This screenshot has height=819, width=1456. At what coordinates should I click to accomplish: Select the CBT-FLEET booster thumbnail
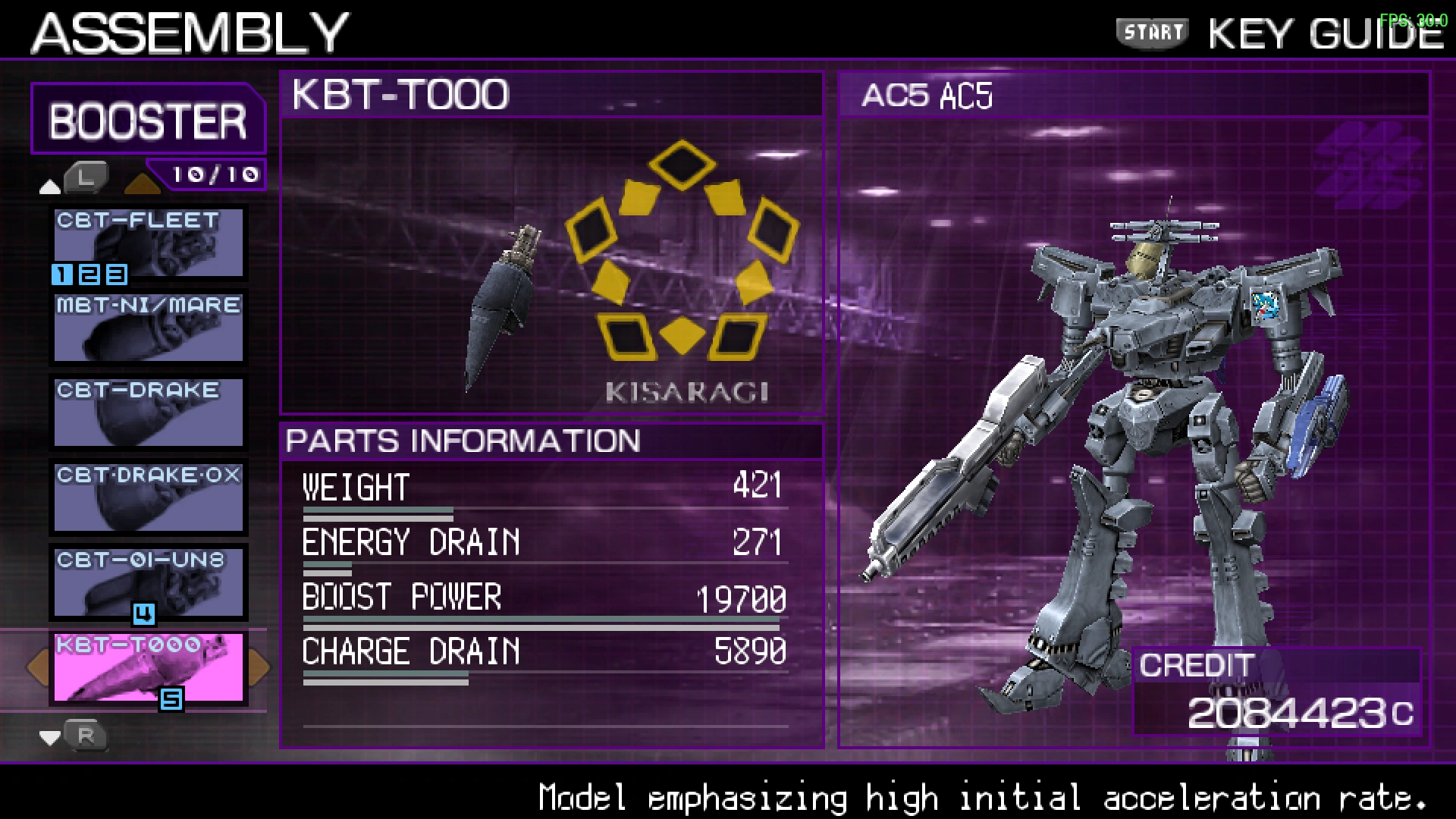point(147,243)
